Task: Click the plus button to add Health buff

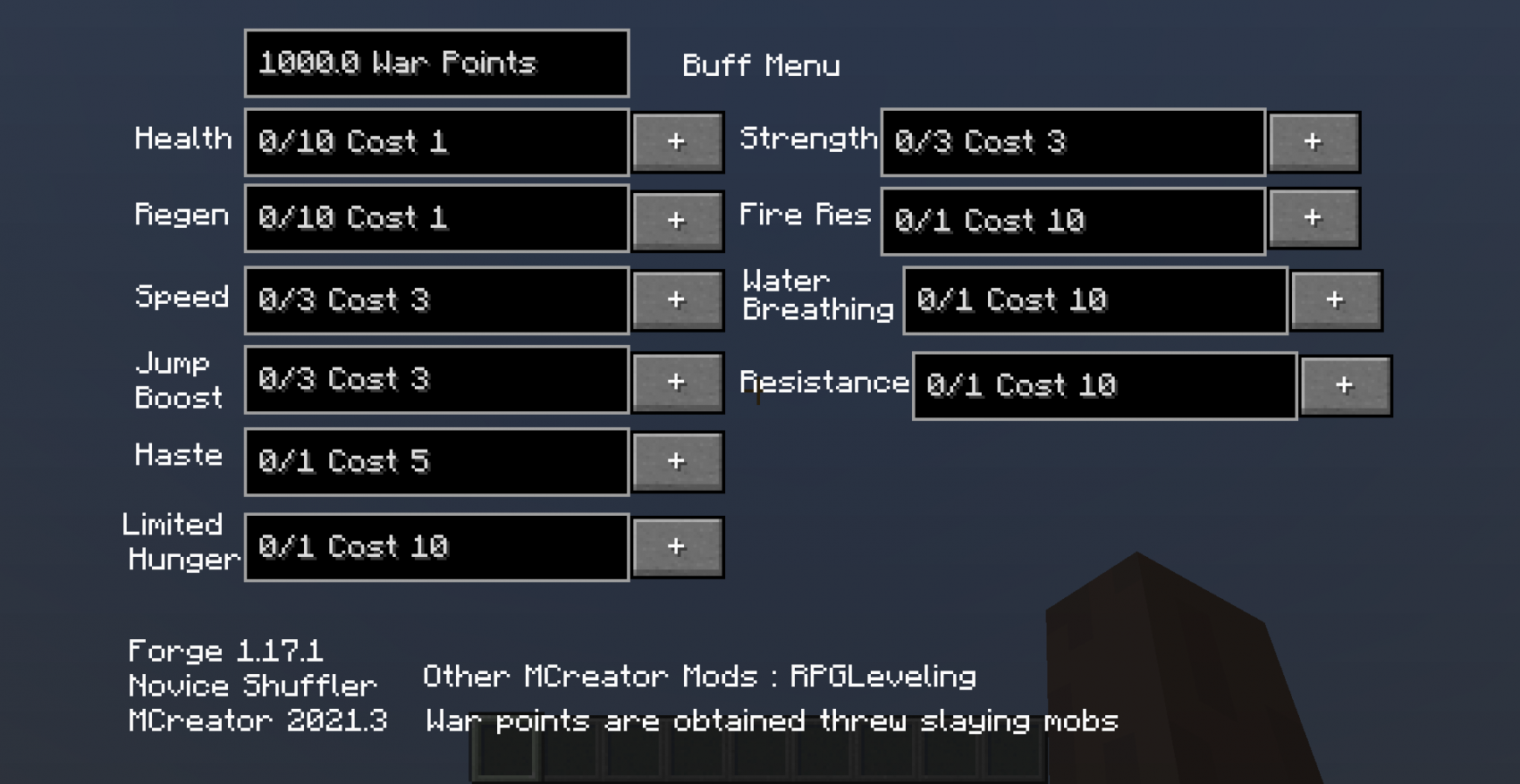Action: click(677, 141)
